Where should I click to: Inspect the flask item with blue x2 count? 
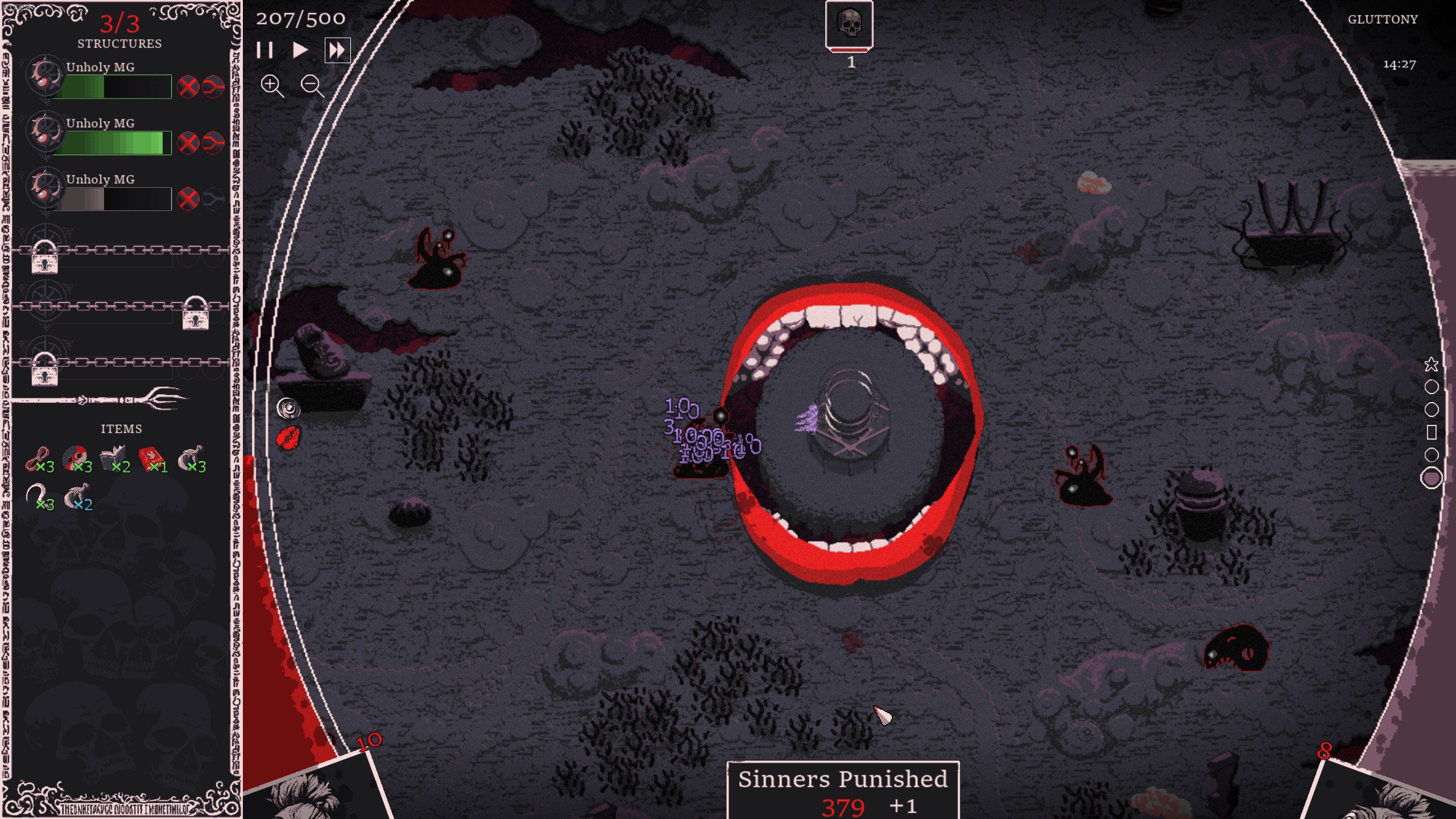click(x=77, y=497)
